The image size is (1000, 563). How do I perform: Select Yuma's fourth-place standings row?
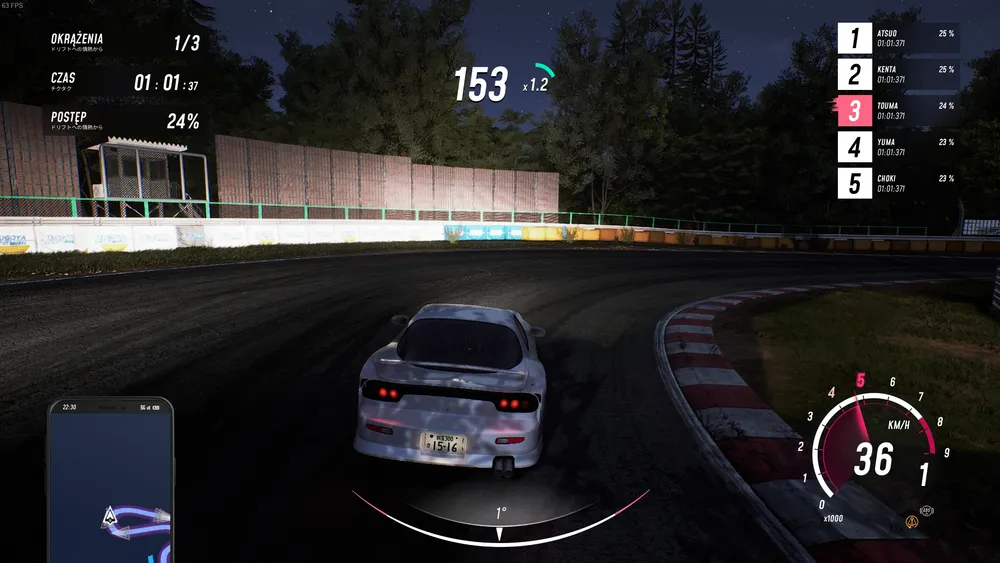coord(898,147)
